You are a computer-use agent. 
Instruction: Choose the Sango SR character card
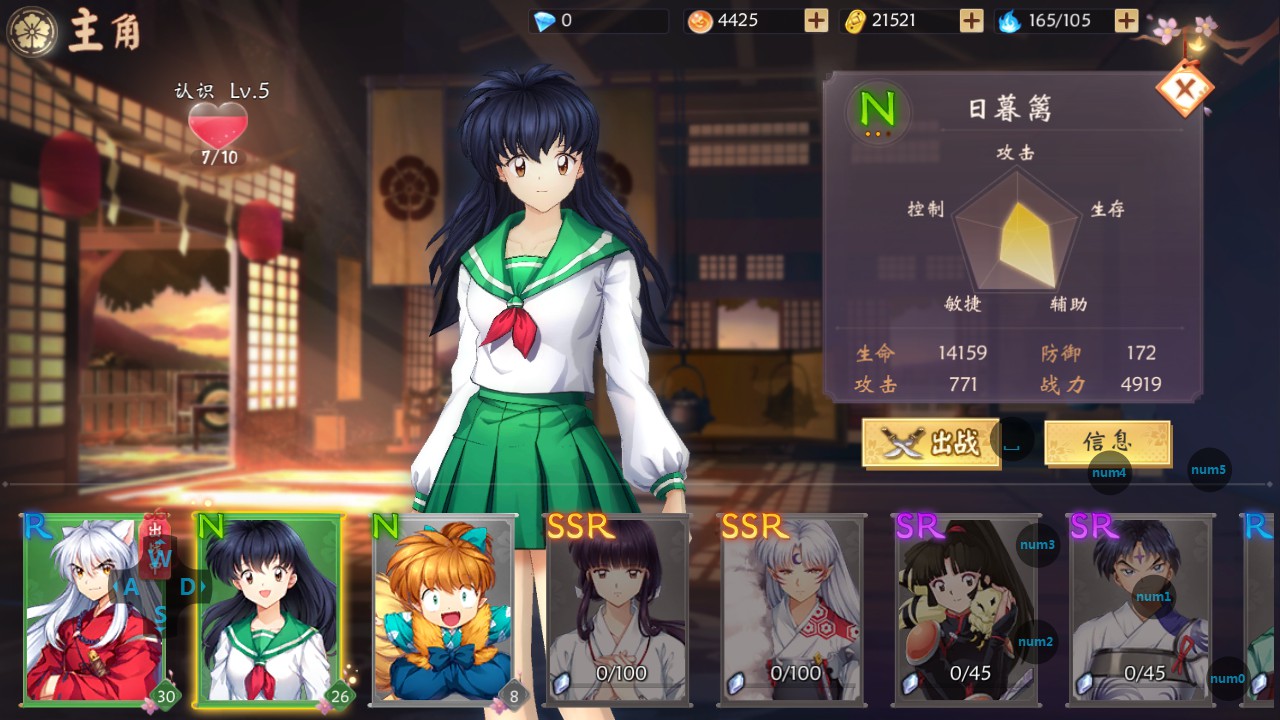(x=966, y=609)
